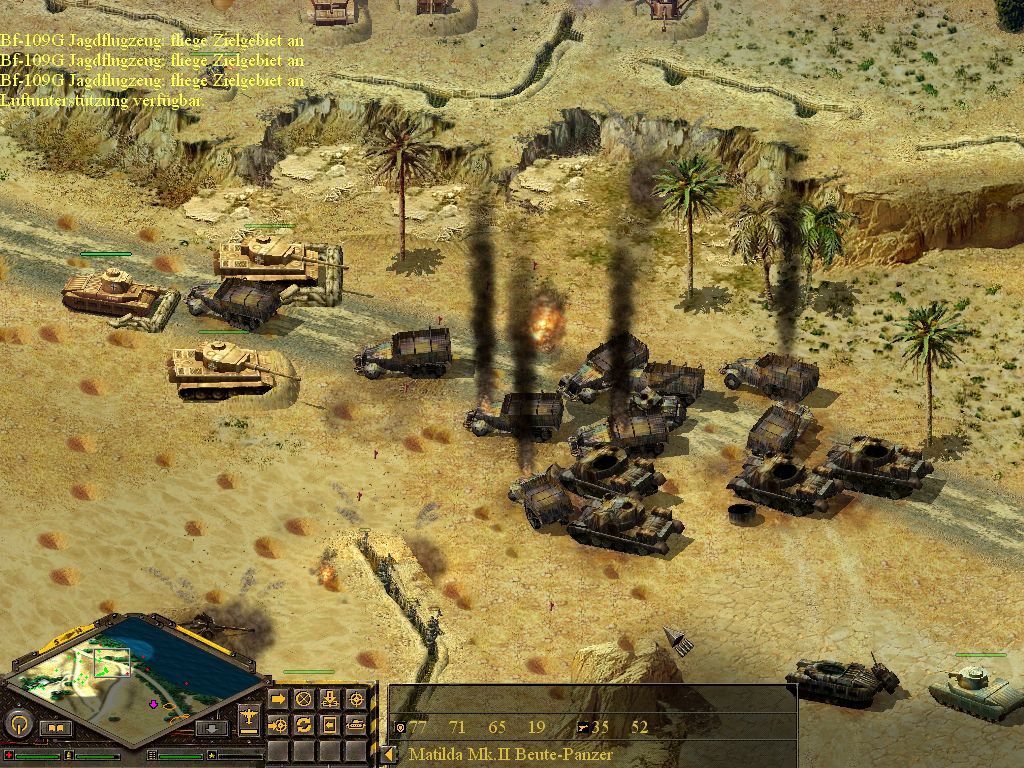Image resolution: width=1024 pixels, height=768 pixels.
Task: Choose the crosshair attack command
Action: point(355,698)
